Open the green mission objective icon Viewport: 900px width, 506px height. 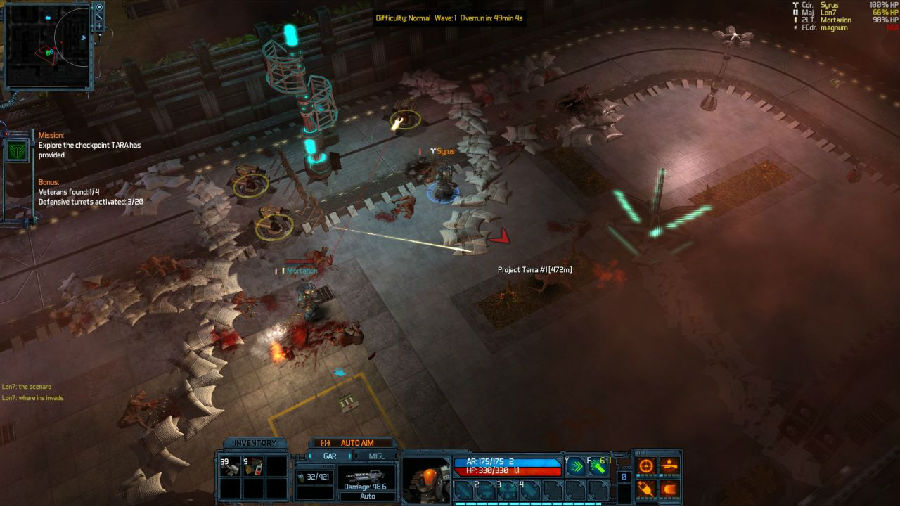click(x=16, y=150)
